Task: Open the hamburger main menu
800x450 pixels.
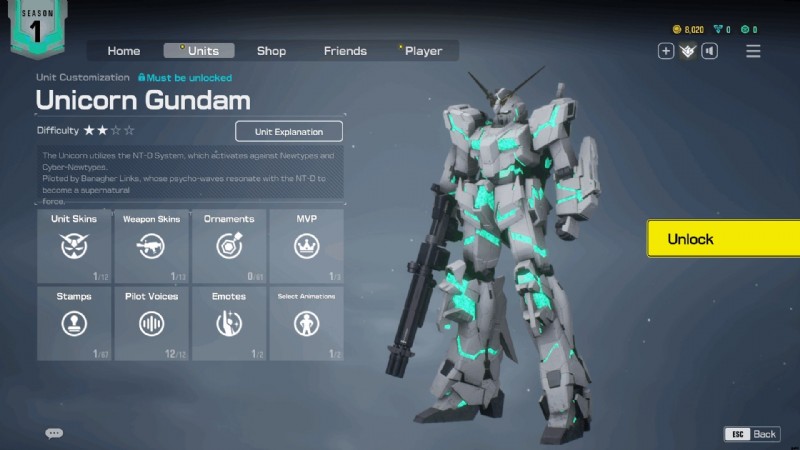Action: [753, 51]
